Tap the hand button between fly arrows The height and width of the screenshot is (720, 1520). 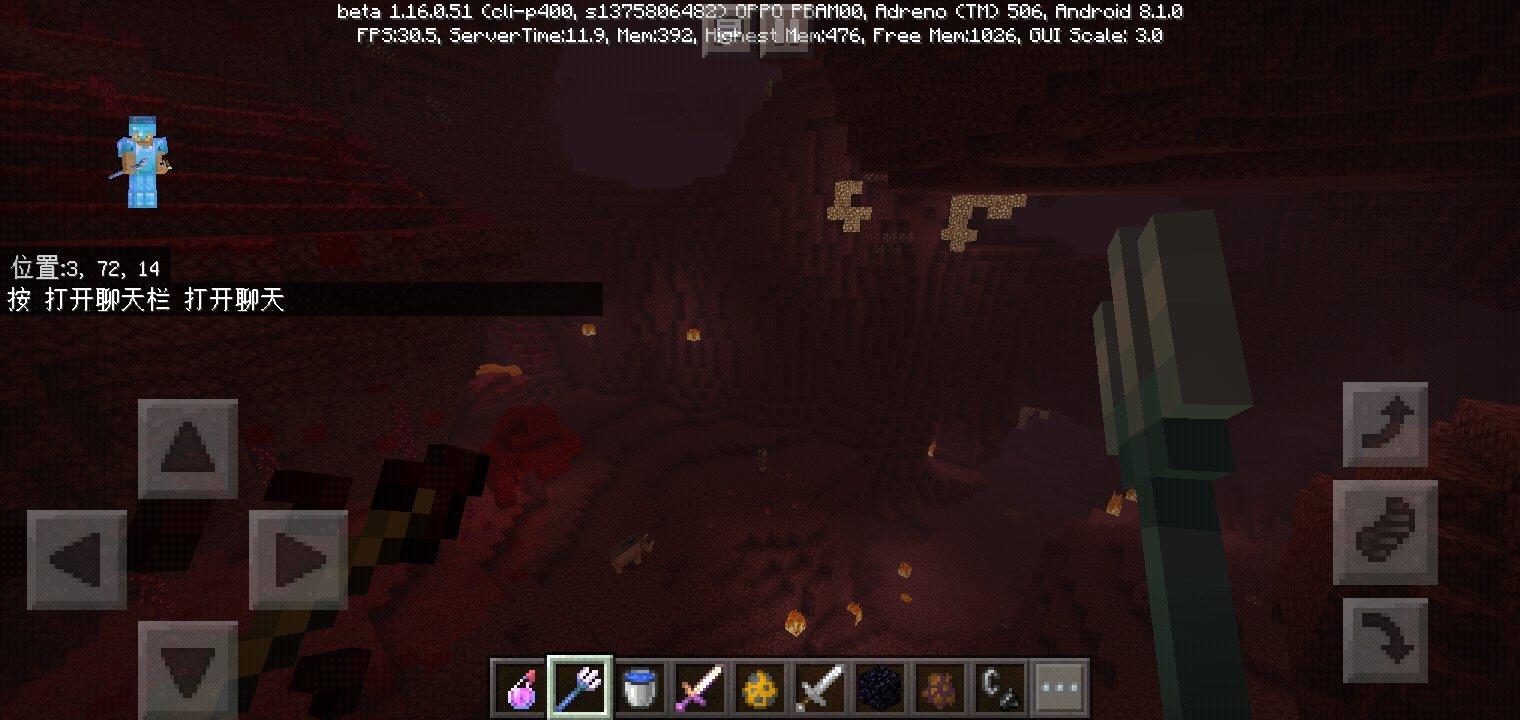(x=1385, y=532)
